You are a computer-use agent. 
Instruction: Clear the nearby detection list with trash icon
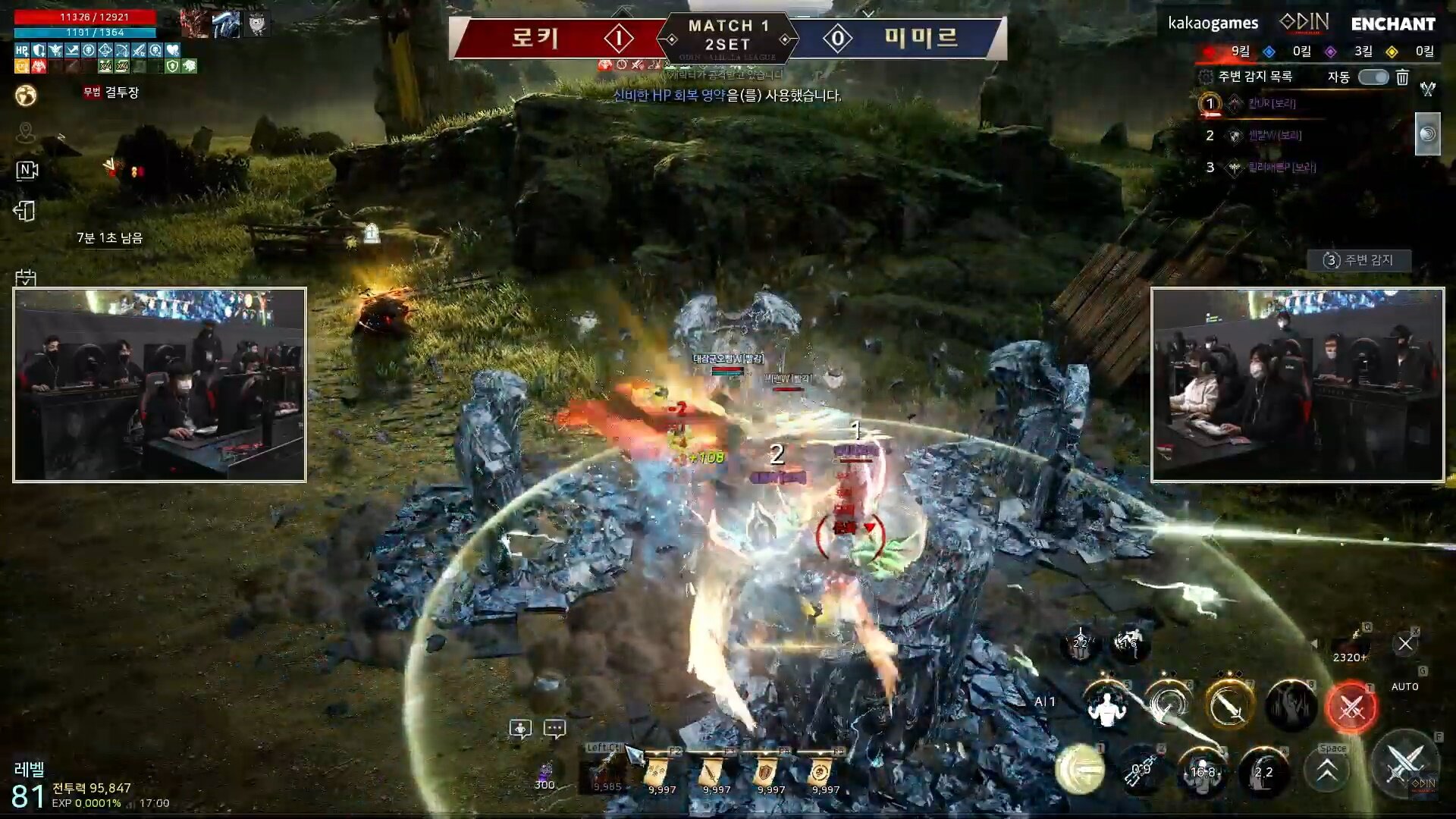point(1402,77)
